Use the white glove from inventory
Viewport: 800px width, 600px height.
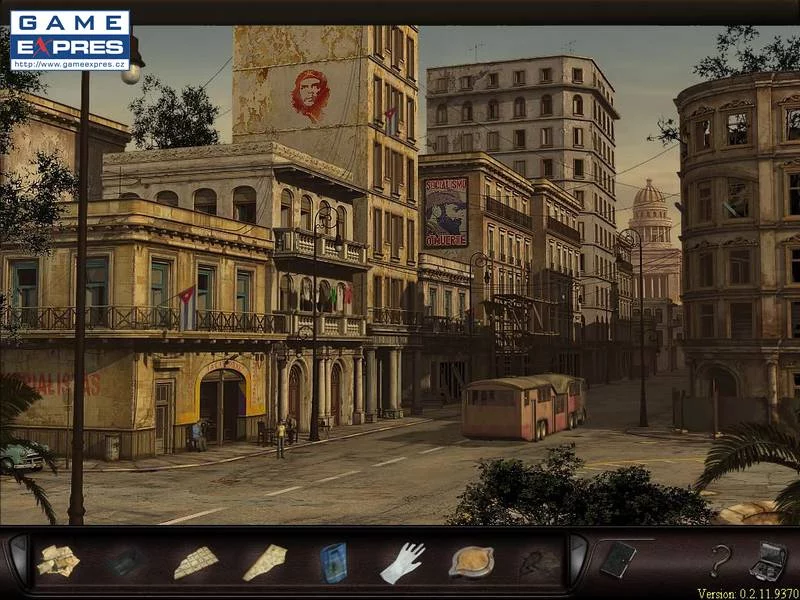pyautogui.click(x=402, y=562)
